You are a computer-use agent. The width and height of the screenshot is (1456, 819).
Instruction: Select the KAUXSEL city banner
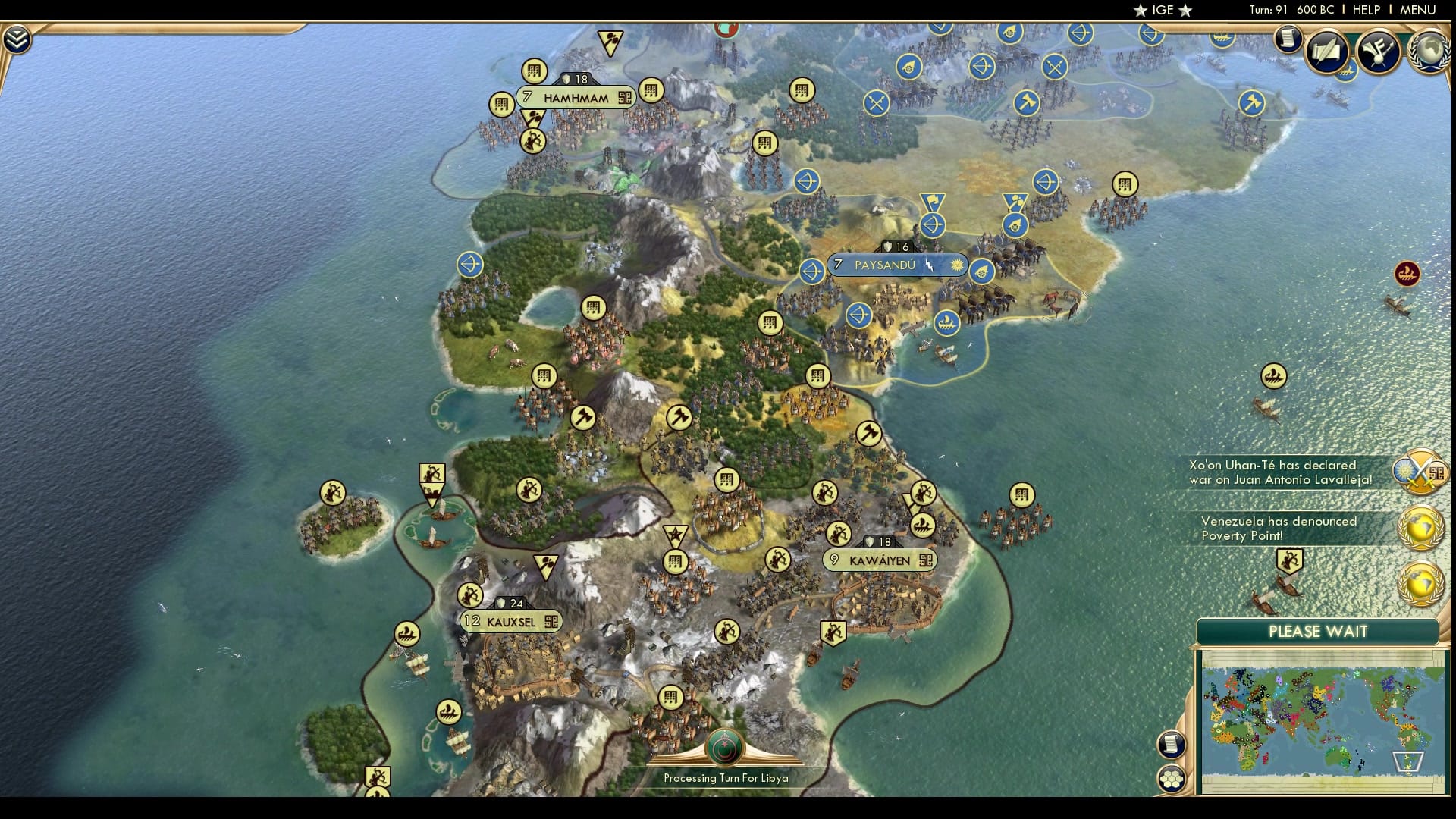click(x=510, y=622)
